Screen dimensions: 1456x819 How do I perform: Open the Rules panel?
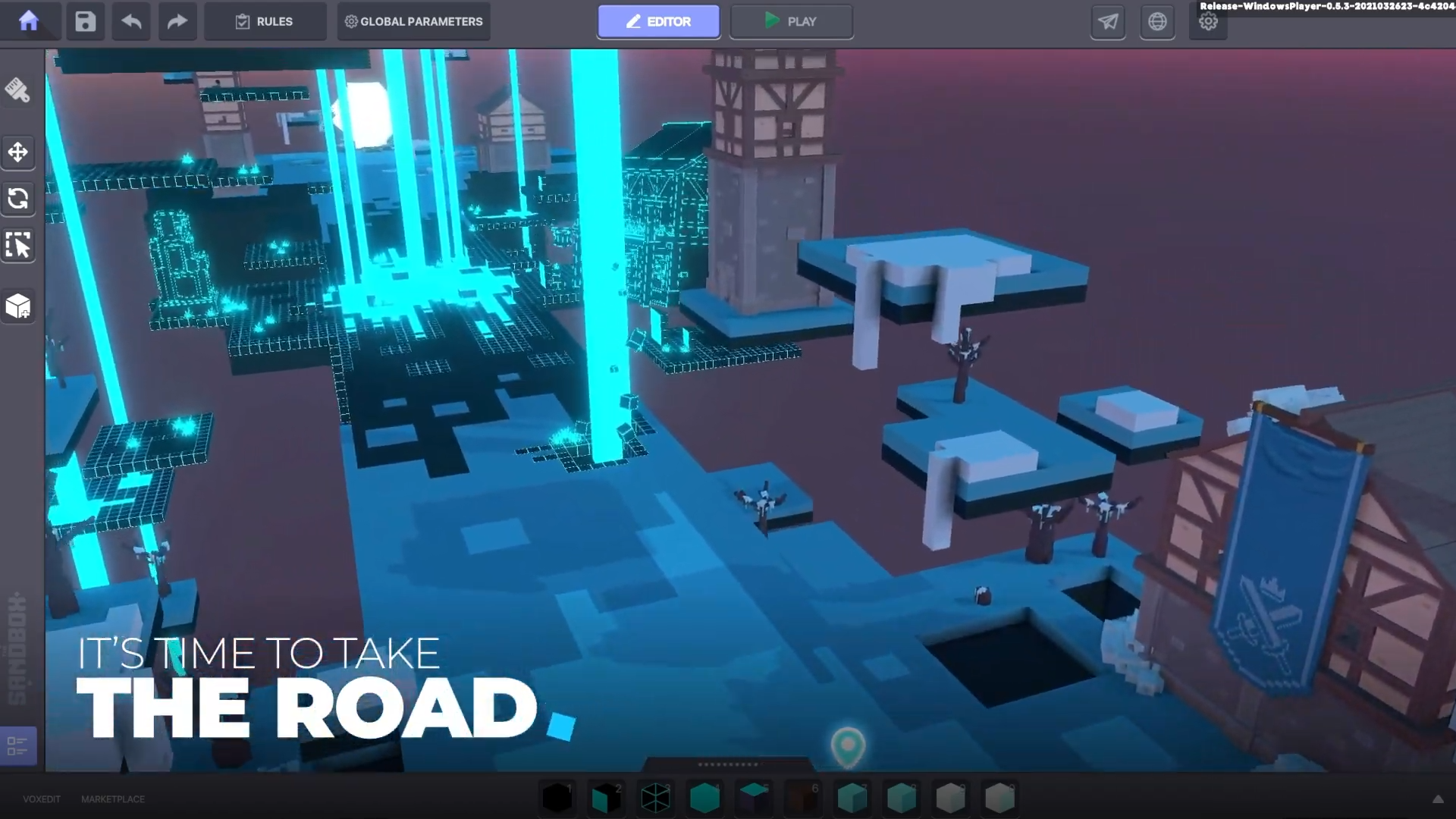pyautogui.click(x=265, y=21)
